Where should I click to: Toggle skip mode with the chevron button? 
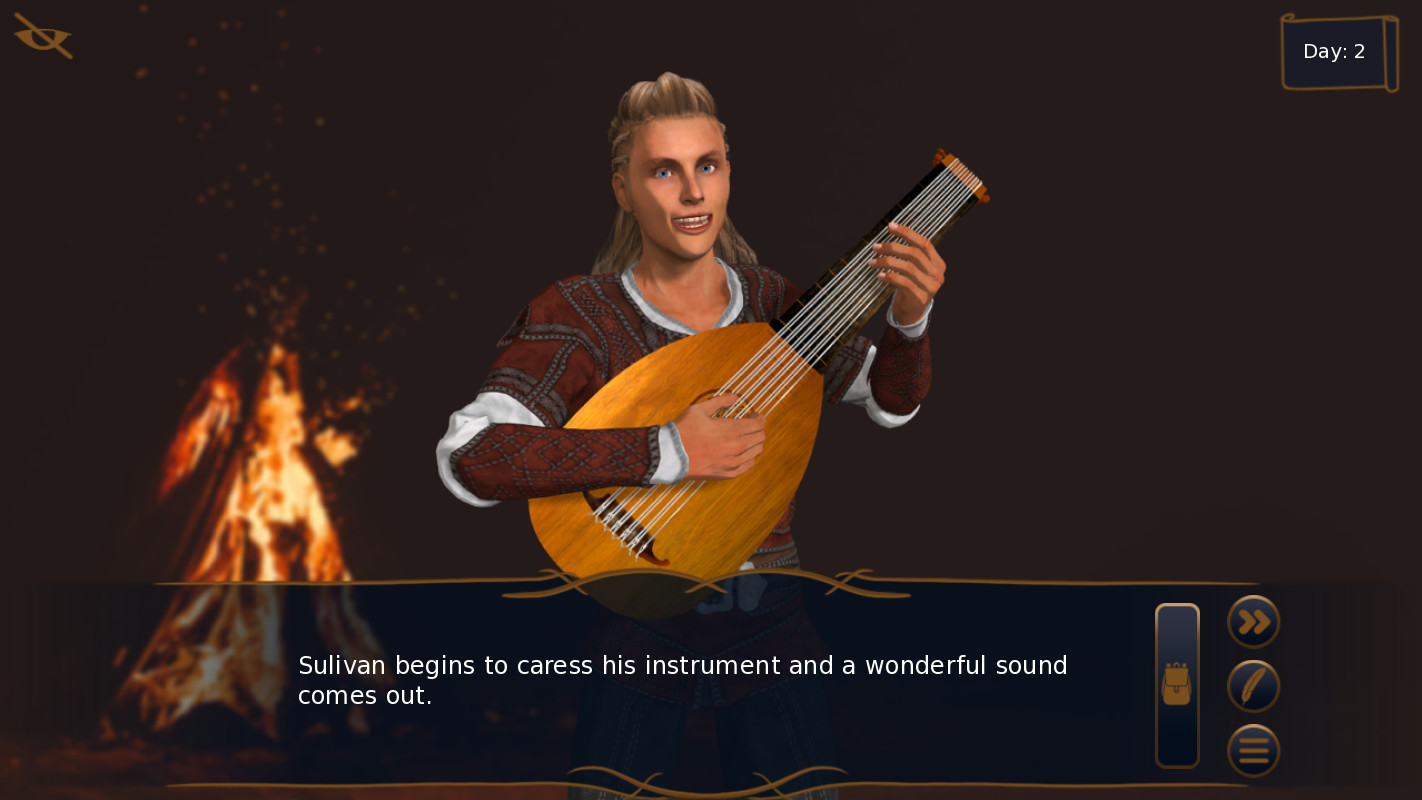click(x=1254, y=622)
